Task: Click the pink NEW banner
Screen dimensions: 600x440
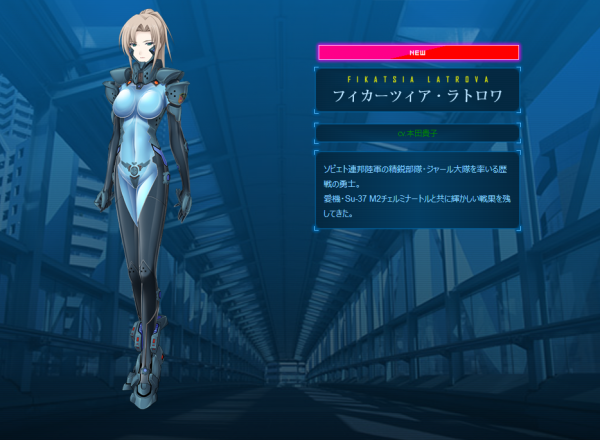Action: pos(418,52)
